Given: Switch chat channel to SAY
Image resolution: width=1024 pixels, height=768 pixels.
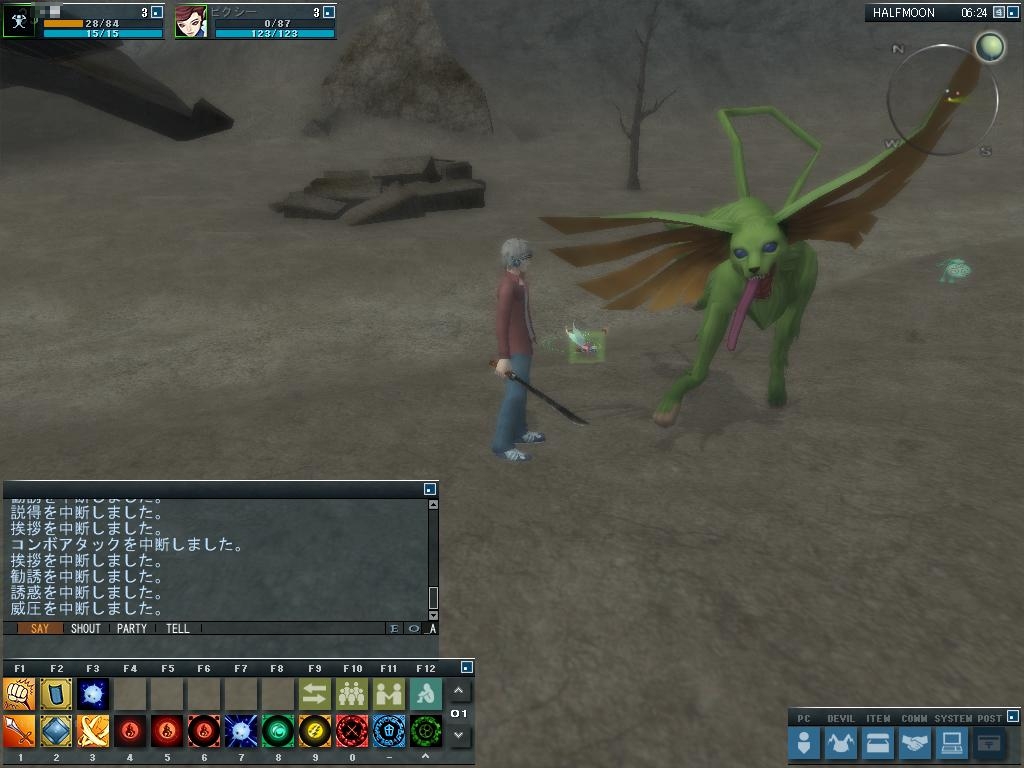Looking at the screenshot, I should (x=39, y=629).
